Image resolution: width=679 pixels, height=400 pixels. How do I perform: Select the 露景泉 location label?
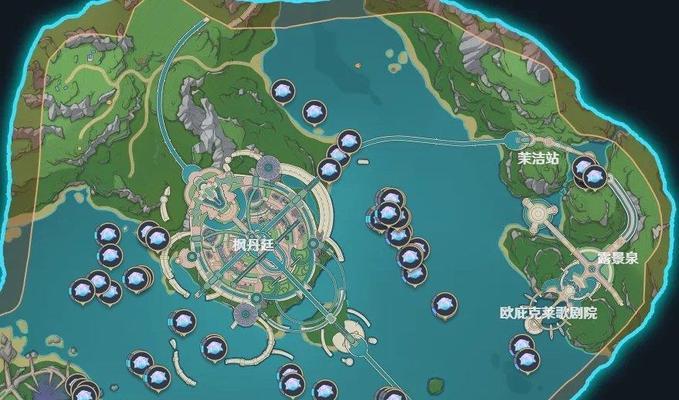pyautogui.click(x=617, y=256)
